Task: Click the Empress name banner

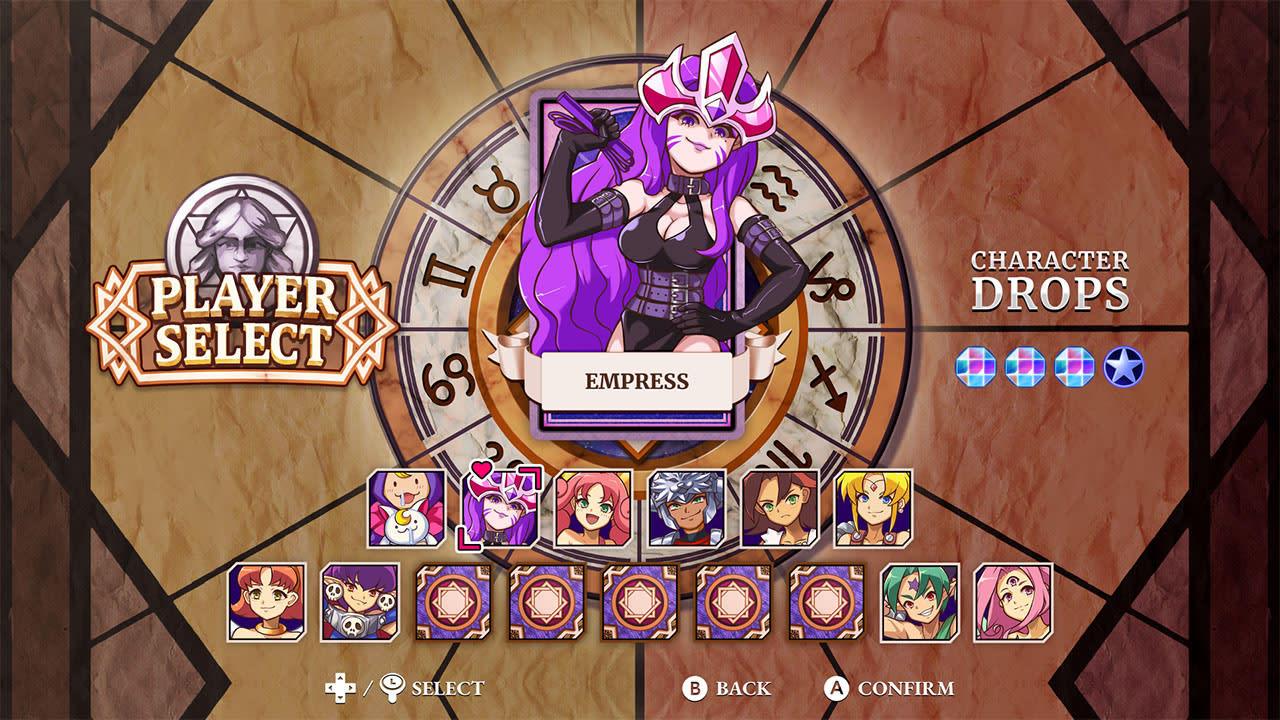Action: (x=635, y=379)
